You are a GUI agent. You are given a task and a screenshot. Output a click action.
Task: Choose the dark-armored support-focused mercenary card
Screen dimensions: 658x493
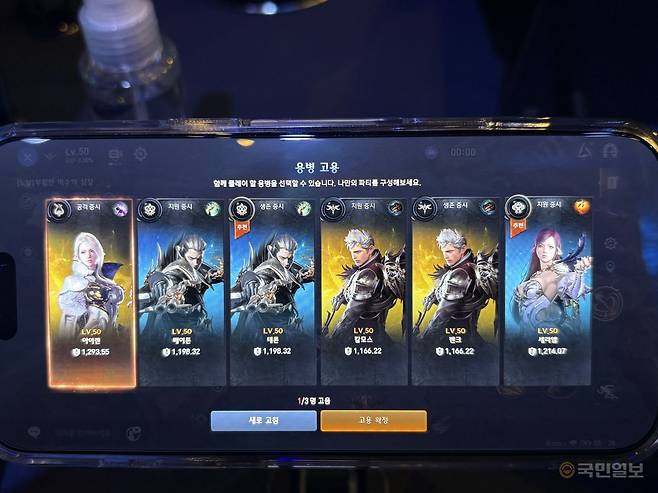point(182,290)
